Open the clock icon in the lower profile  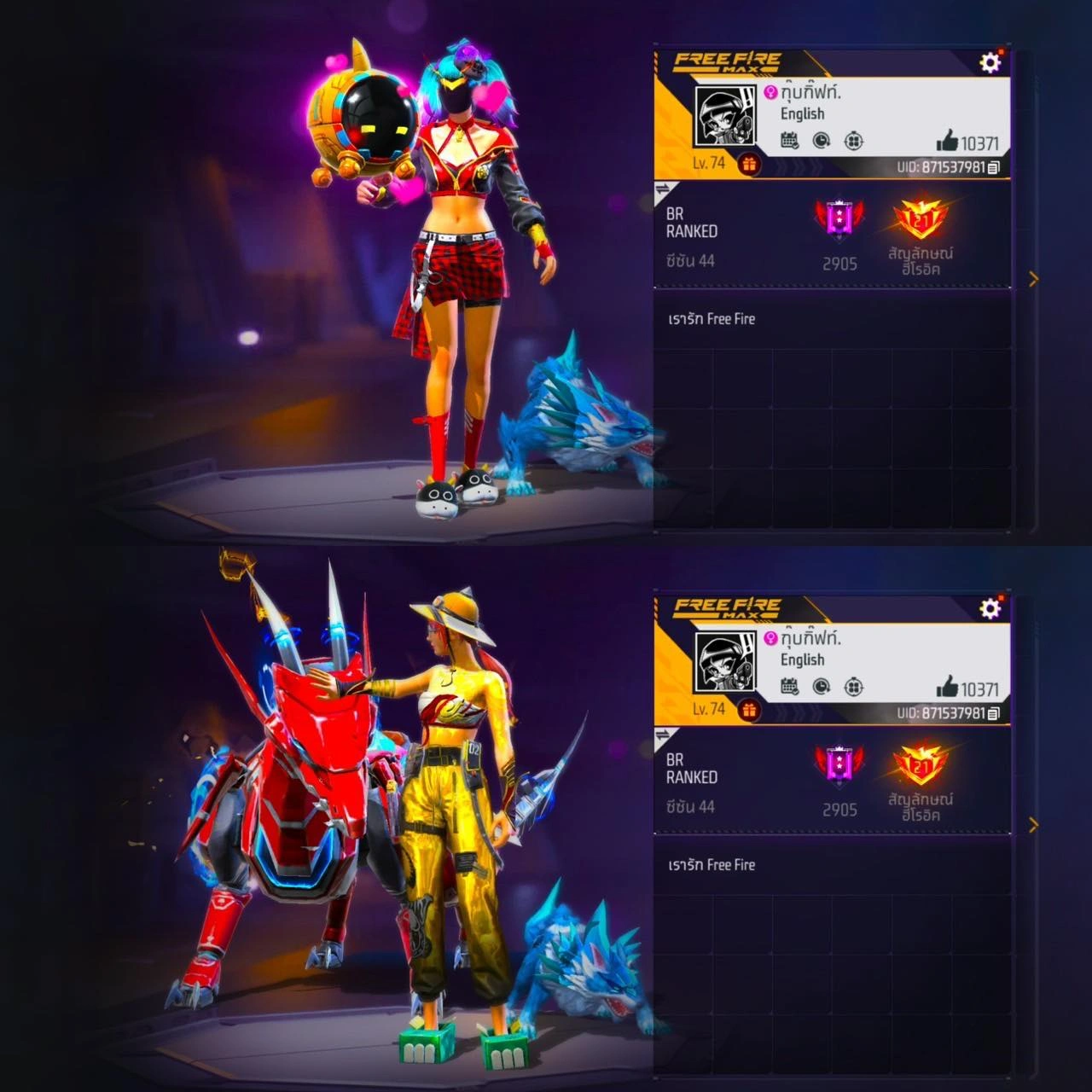coord(822,687)
